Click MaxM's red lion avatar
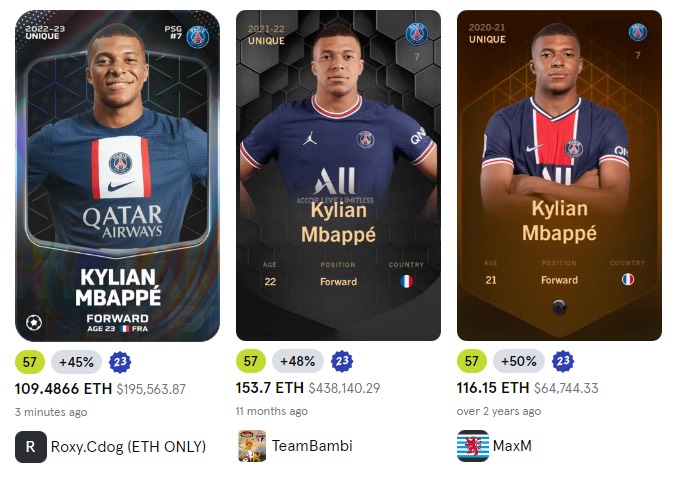The height and width of the screenshot is (482, 676). pyautogui.click(x=473, y=446)
